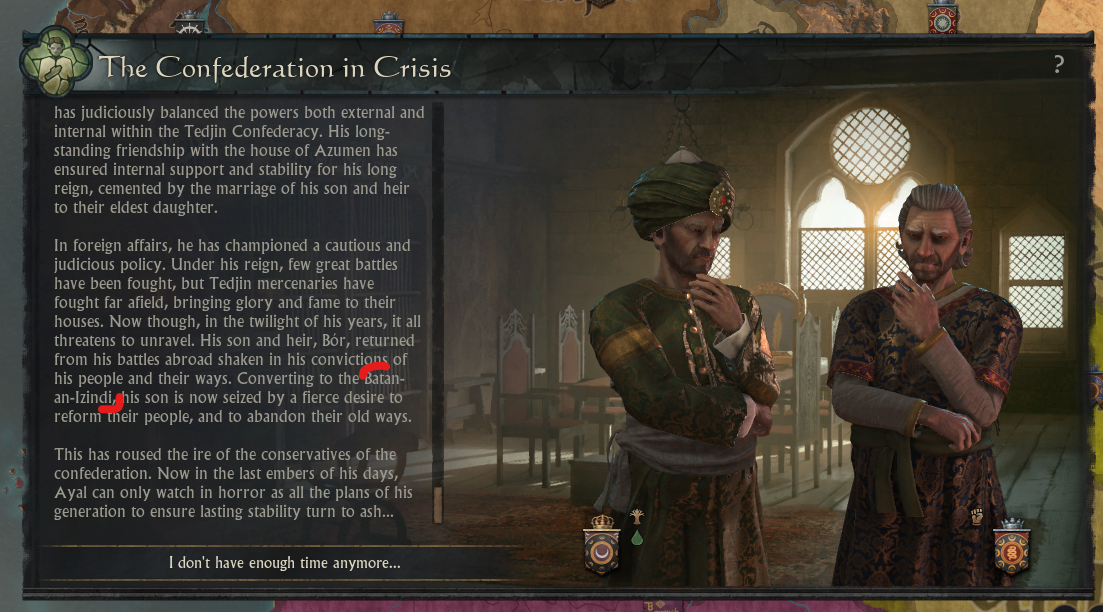1103x612 pixels.
Task: Inspect the green droplet status icon
Action: [636, 538]
